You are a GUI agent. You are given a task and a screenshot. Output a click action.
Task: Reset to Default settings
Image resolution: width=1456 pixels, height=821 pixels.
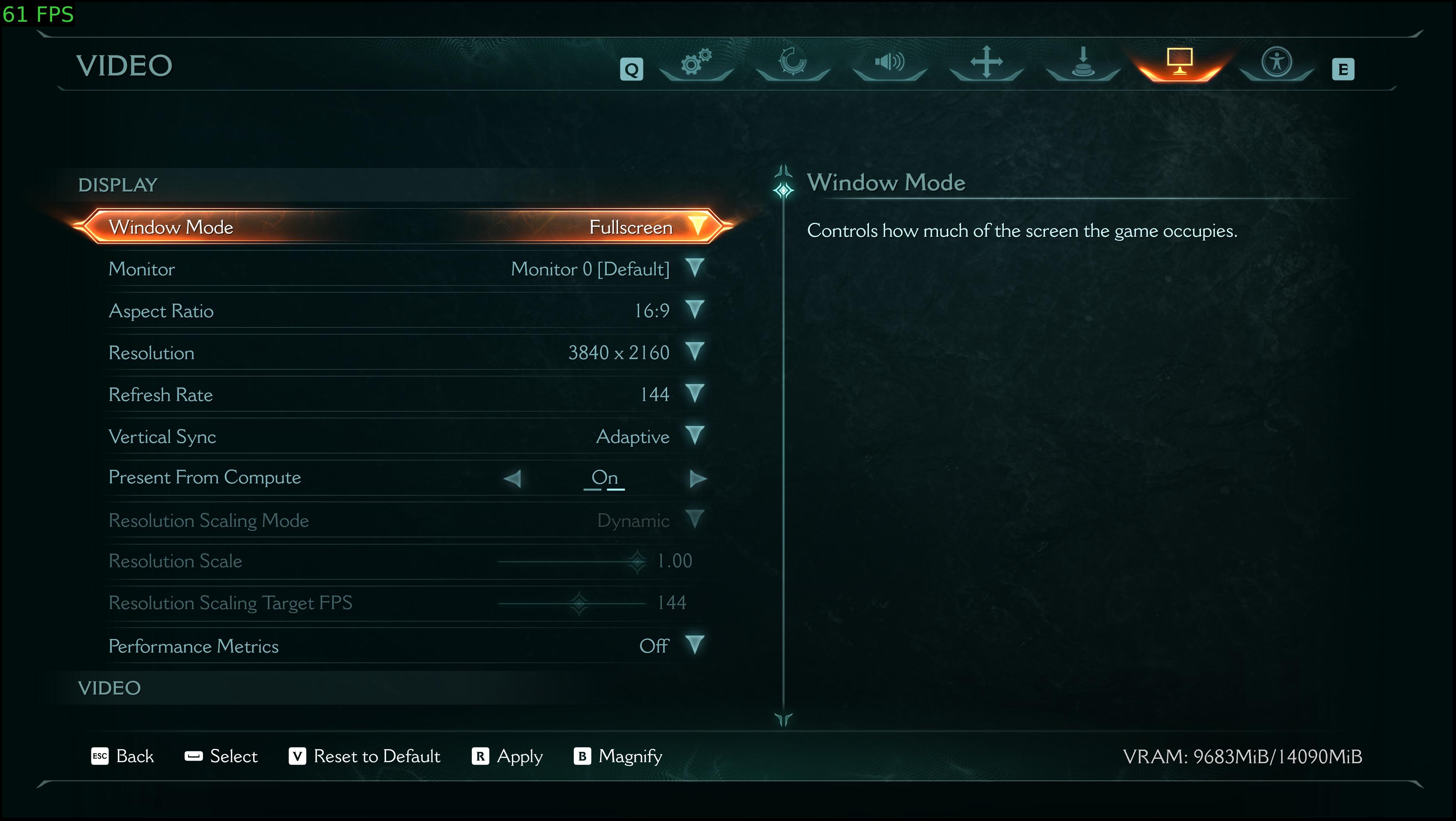[365, 756]
